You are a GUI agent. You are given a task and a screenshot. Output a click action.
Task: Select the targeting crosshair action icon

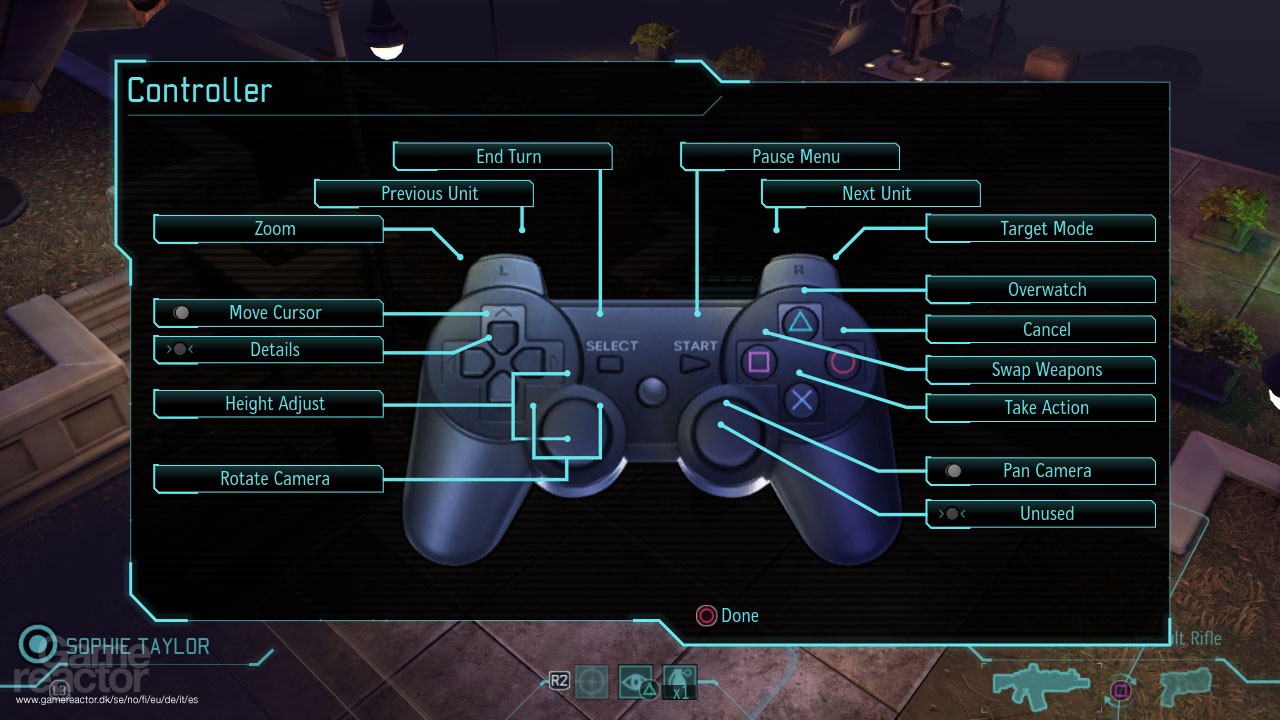[x=593, y=681]
